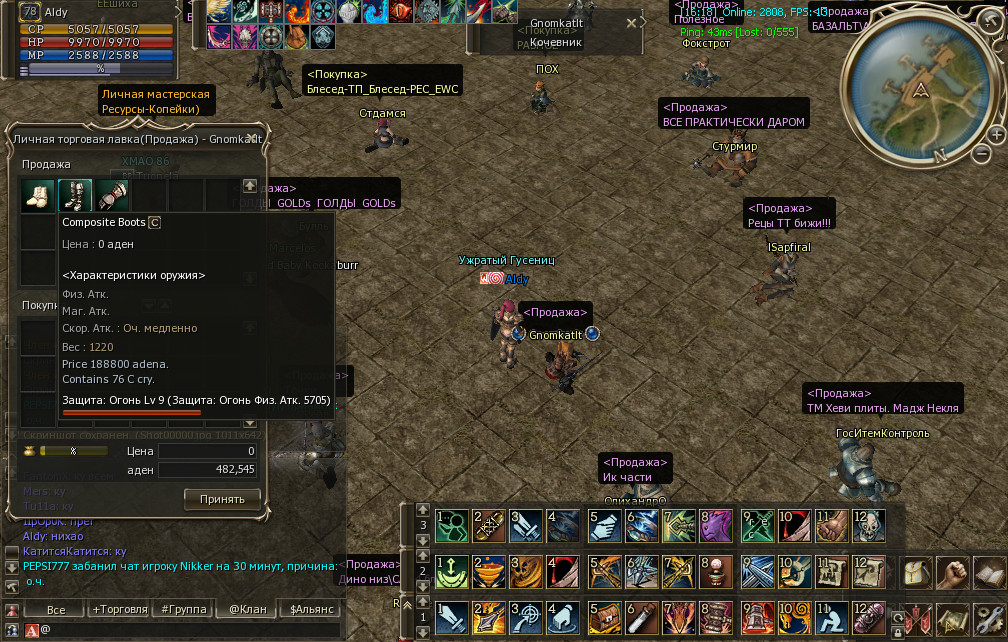Select the gauntlets item in the sale list

[x=112, y=195]
